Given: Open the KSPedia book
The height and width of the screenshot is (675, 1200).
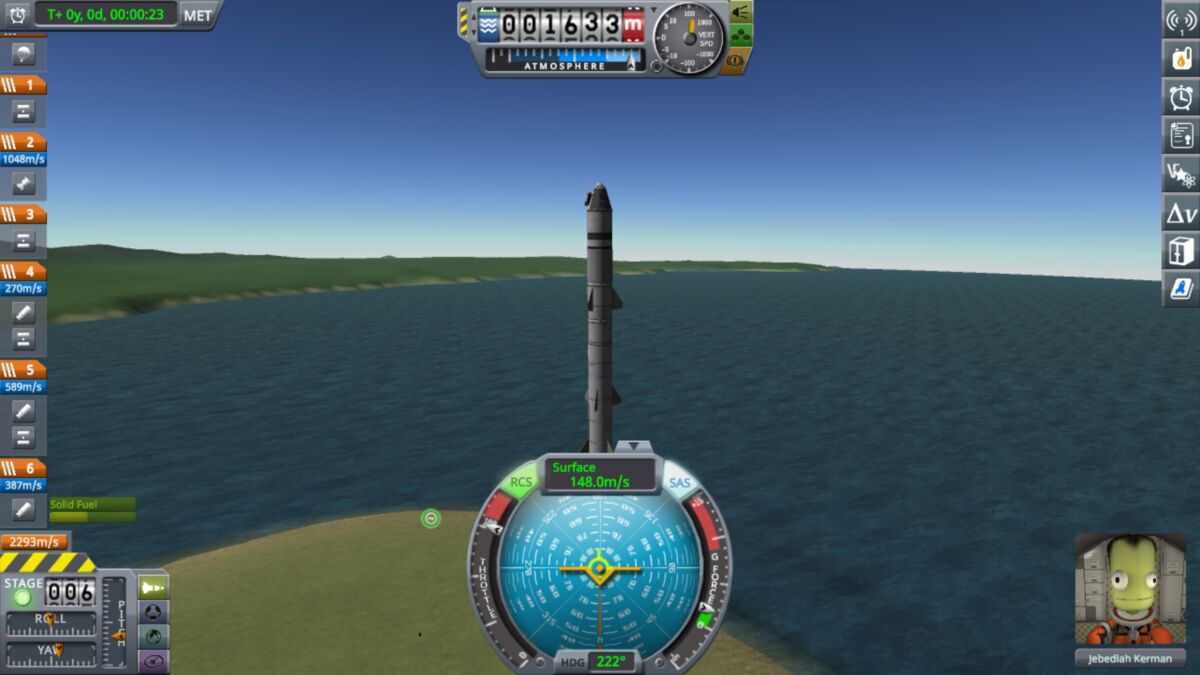Looking at the screenshot, I should tap(1181, 289).
